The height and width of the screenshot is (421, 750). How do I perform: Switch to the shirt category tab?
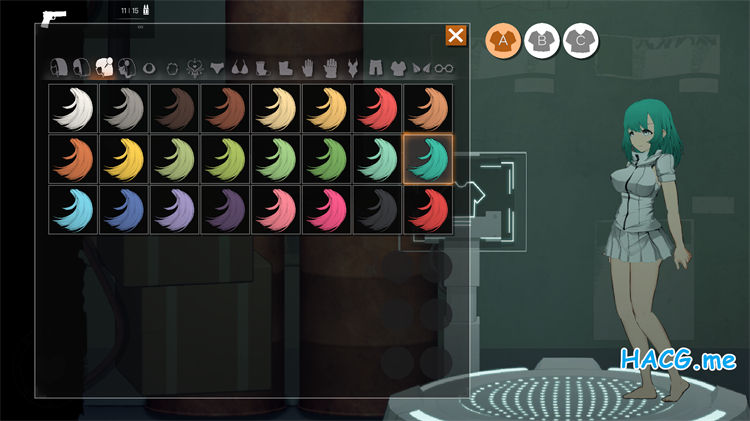[x=398, y=68]
